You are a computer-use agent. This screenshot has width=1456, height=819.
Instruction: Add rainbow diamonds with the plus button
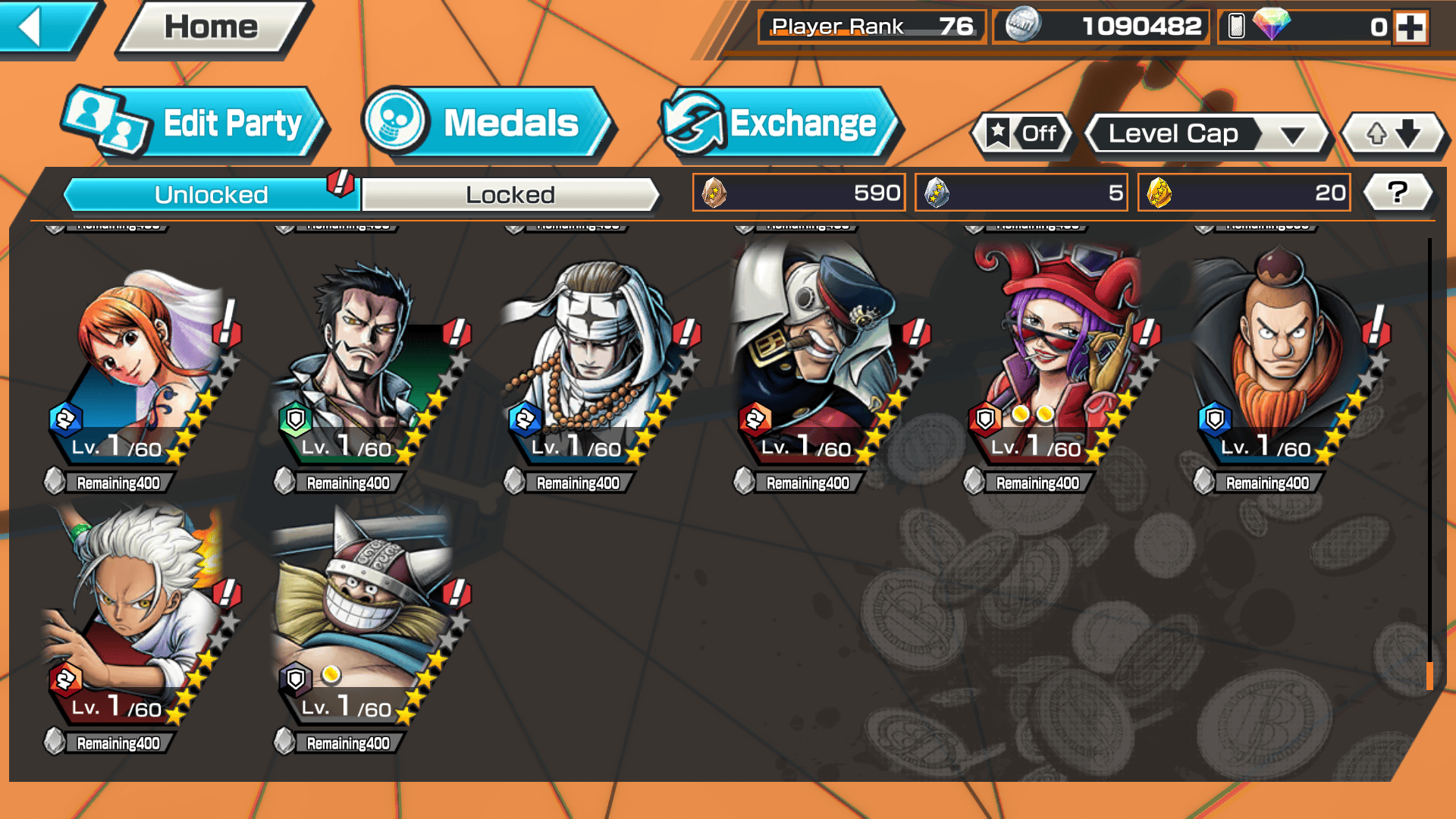(1410, 27)
